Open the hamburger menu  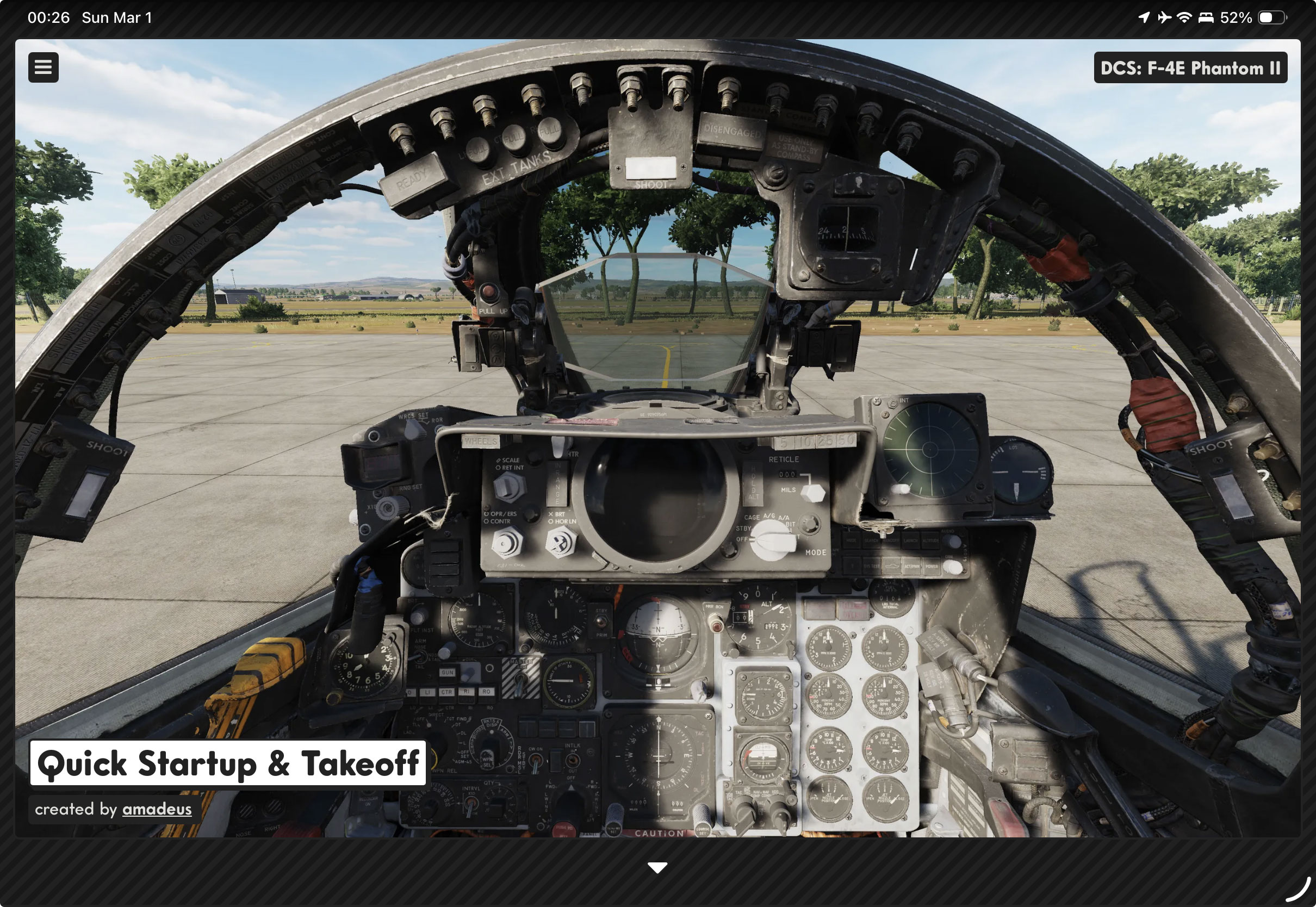[x=43, y=67]
